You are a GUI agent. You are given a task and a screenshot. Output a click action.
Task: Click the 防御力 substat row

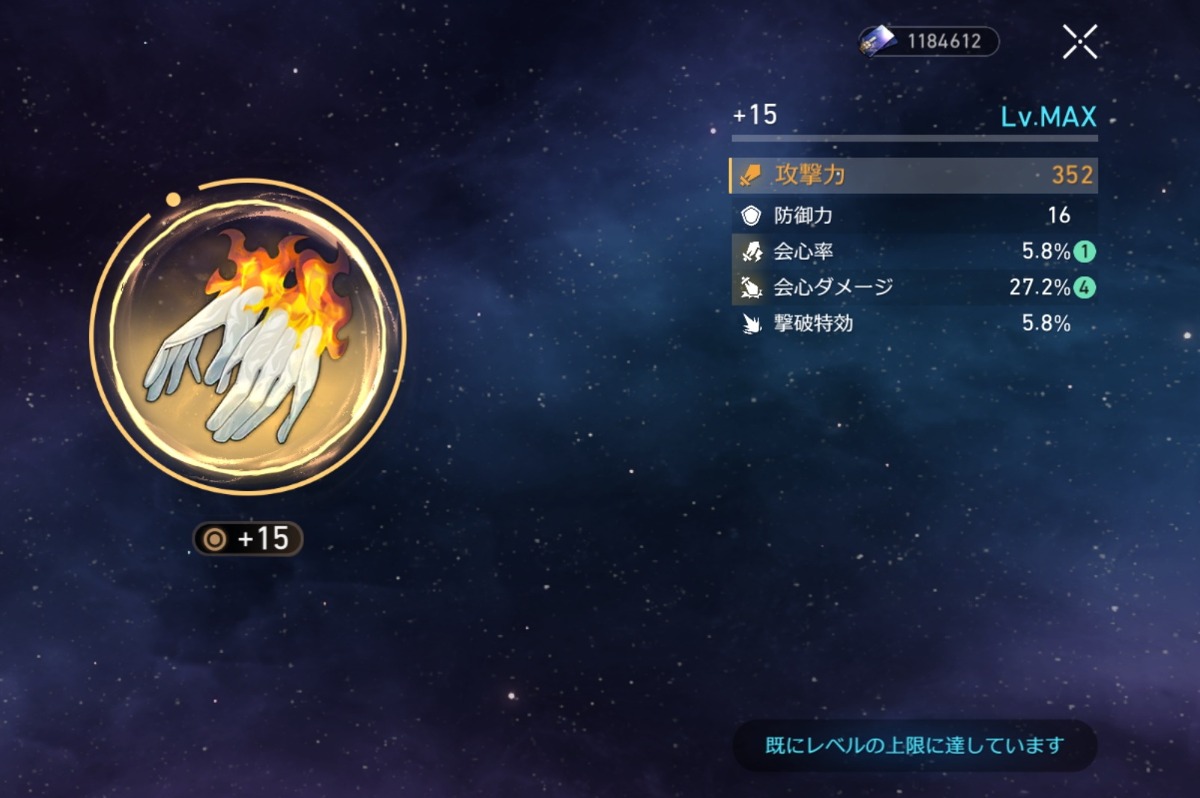[x=914, y=215]
